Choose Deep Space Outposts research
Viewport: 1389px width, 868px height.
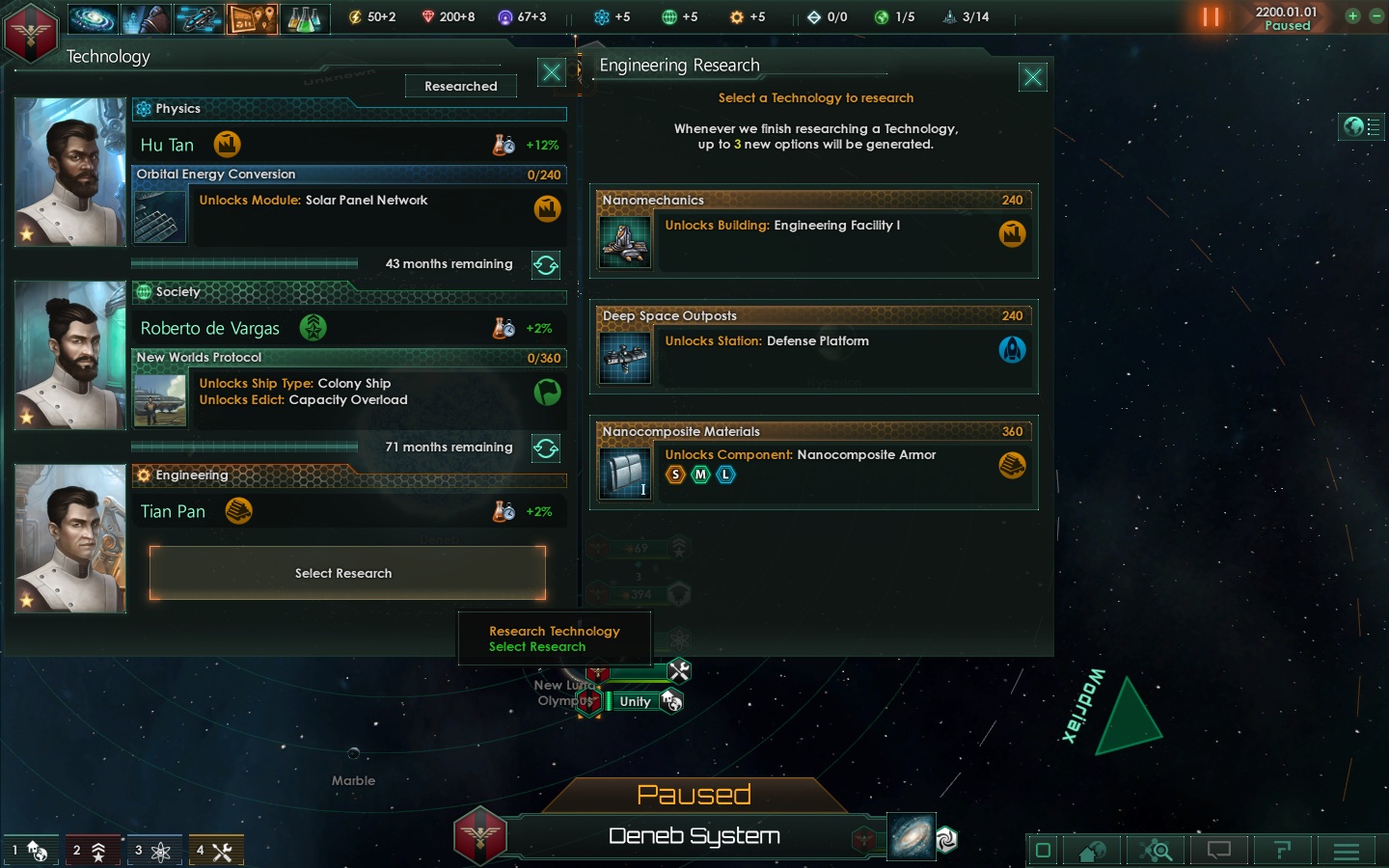click(x=813, y=347)
